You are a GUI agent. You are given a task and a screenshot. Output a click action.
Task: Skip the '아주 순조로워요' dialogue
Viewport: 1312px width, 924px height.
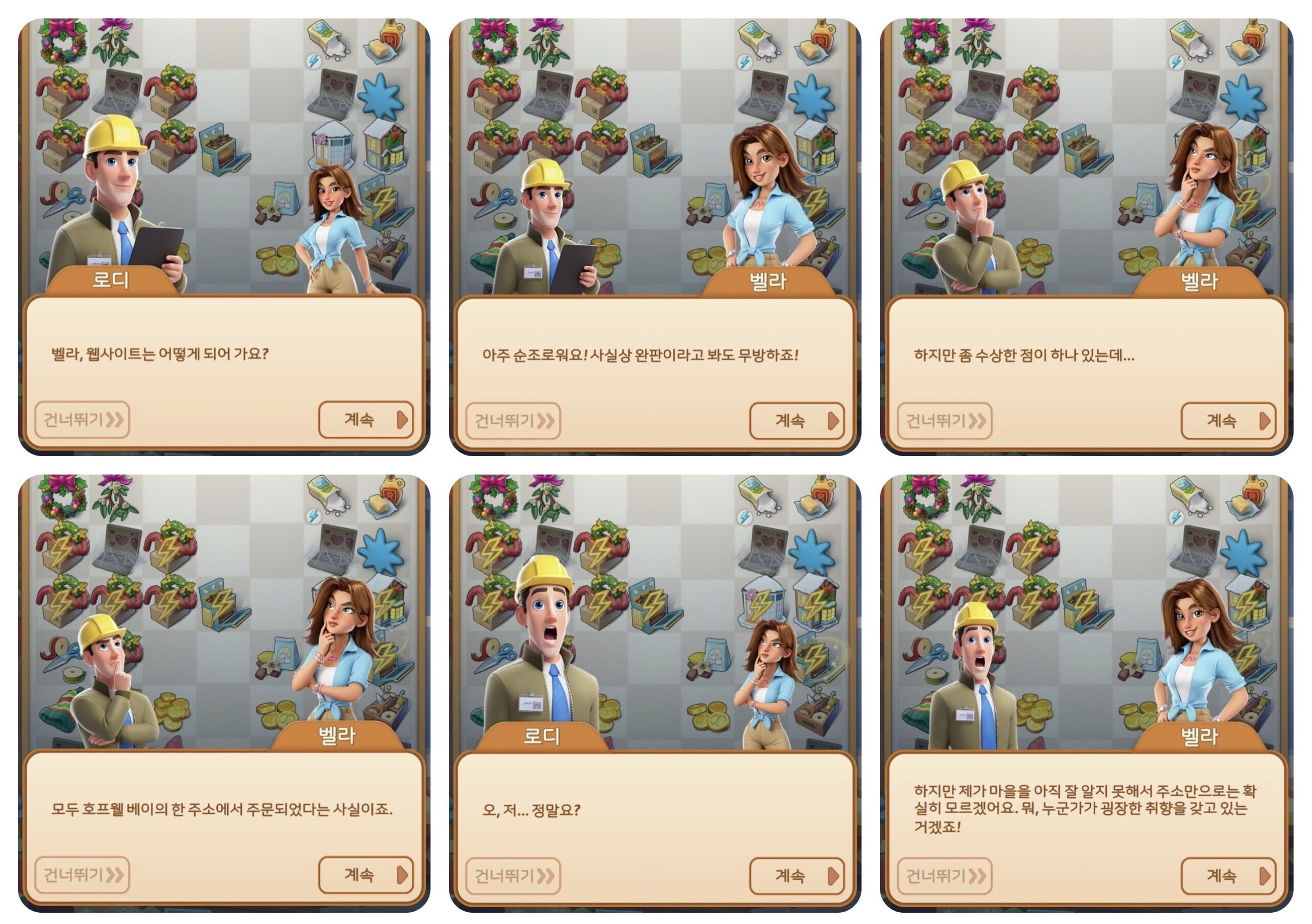(x=513, y=421)
